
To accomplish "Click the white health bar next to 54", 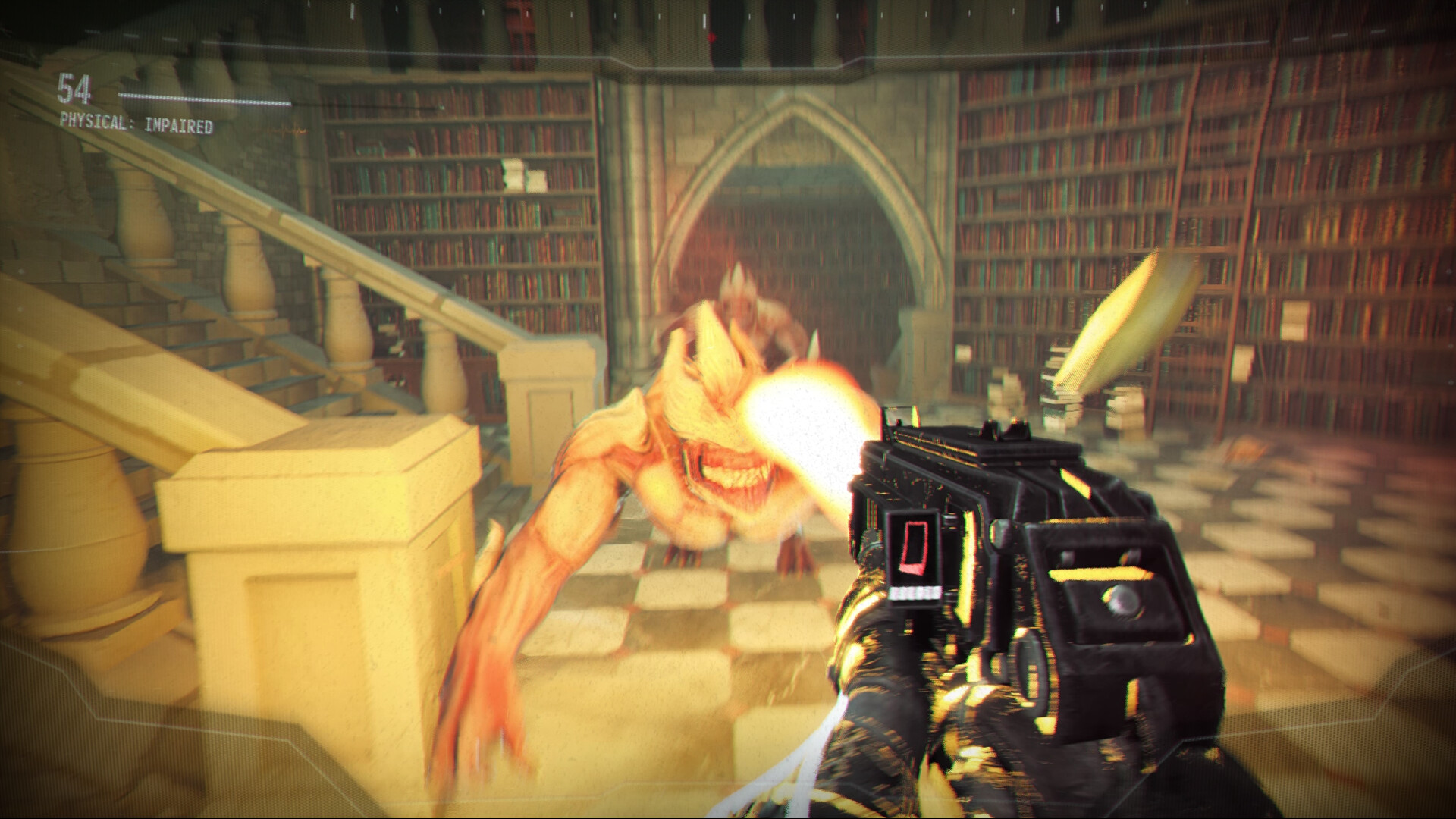I will click(205, 97).
